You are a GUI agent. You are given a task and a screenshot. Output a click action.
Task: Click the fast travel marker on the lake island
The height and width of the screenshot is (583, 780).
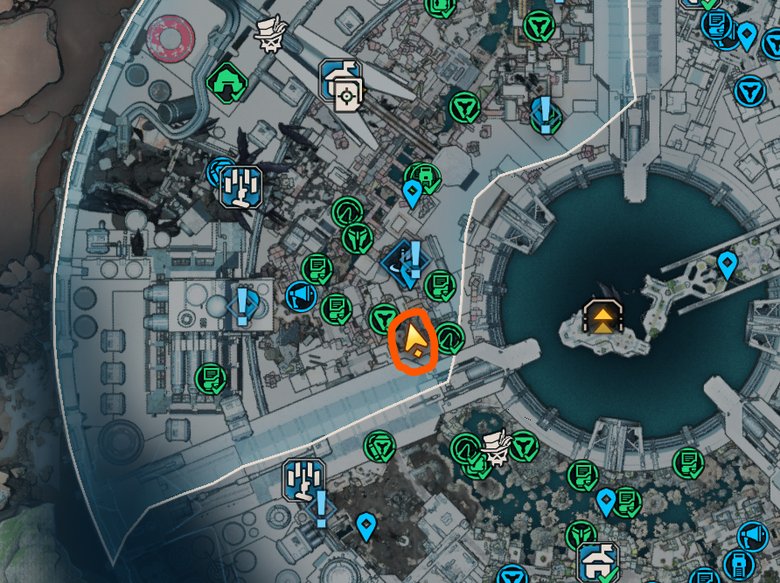(603, 318)
